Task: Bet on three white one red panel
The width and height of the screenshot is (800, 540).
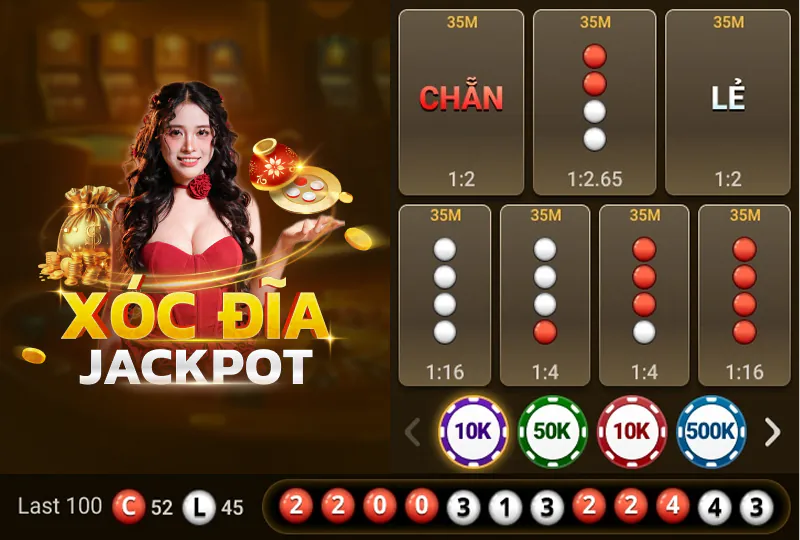Action: coord(545,295)
